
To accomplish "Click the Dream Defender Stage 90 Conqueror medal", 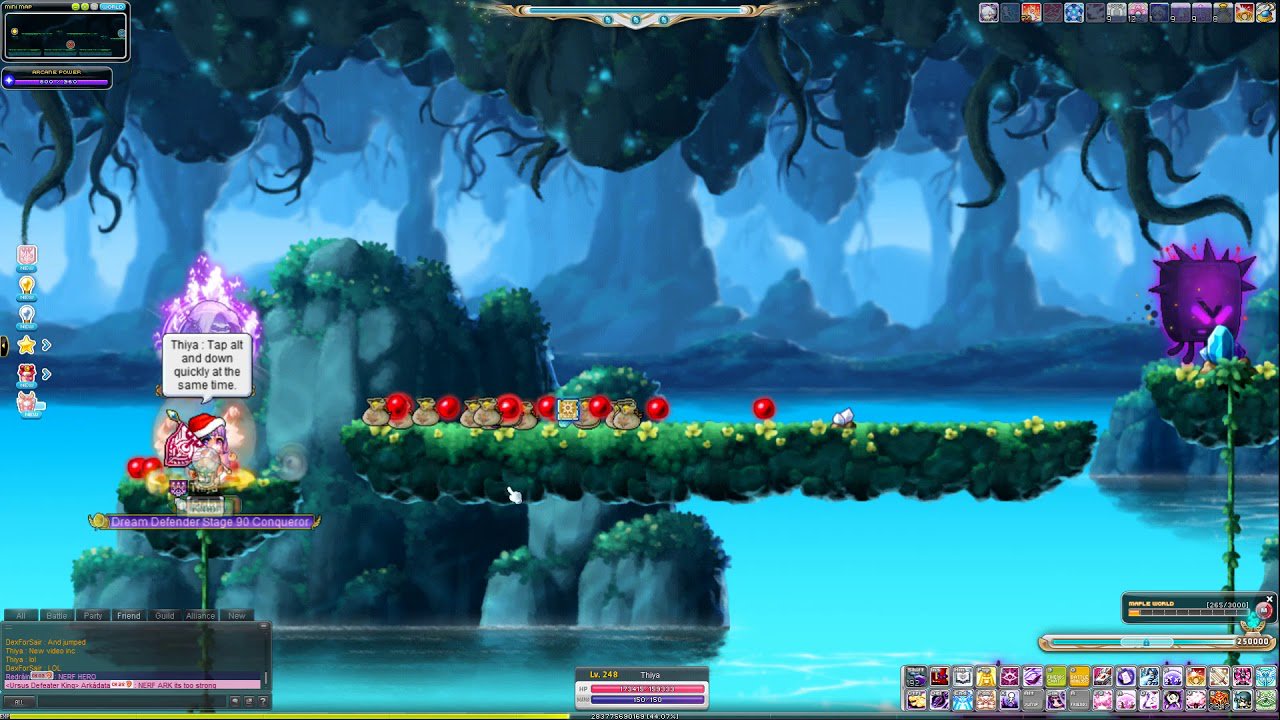I will 205,521.
